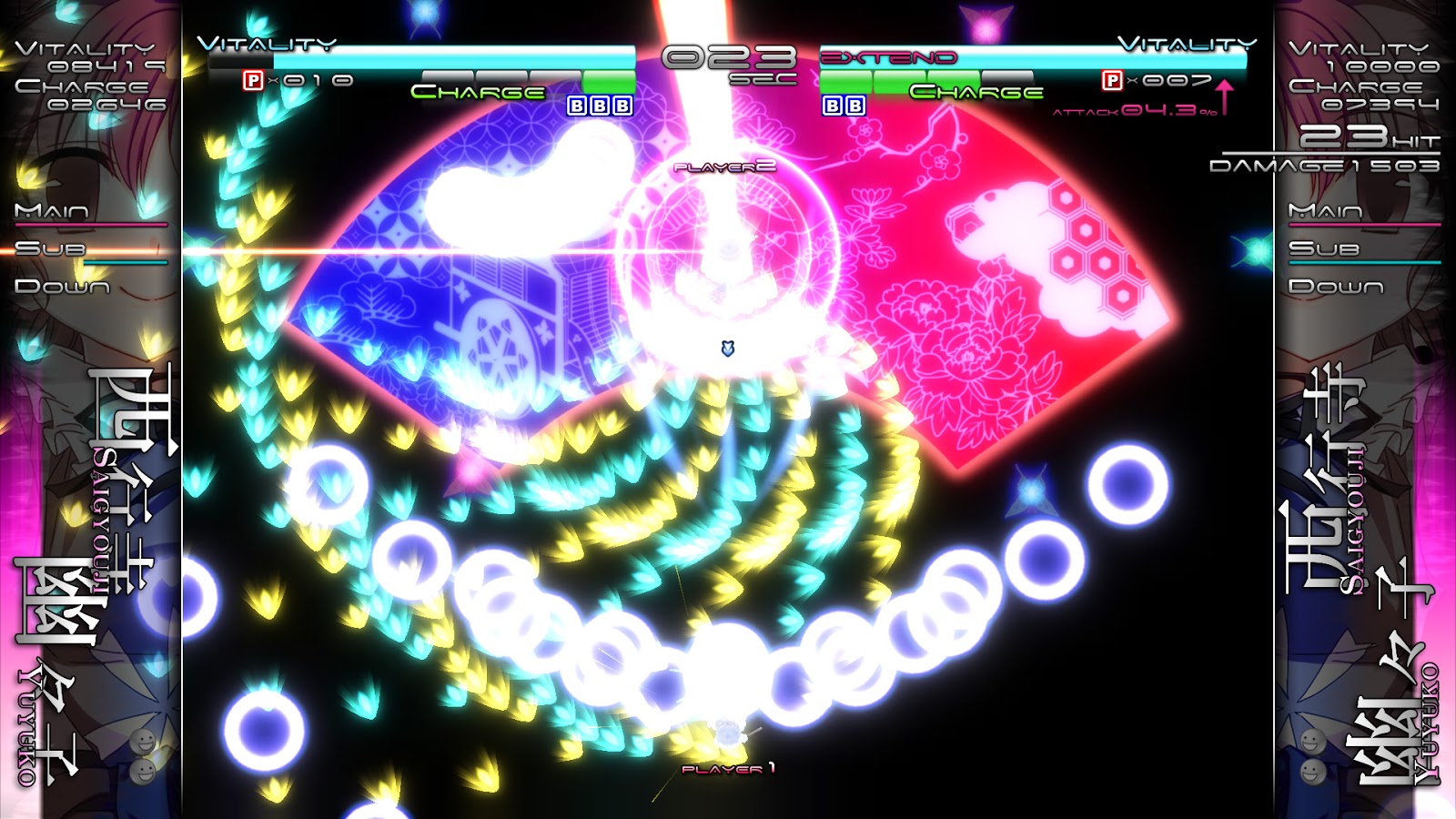Click the third B bomb icon on the left HUD
Viewport: 1456px width, 819px height.
pos(622,107)
